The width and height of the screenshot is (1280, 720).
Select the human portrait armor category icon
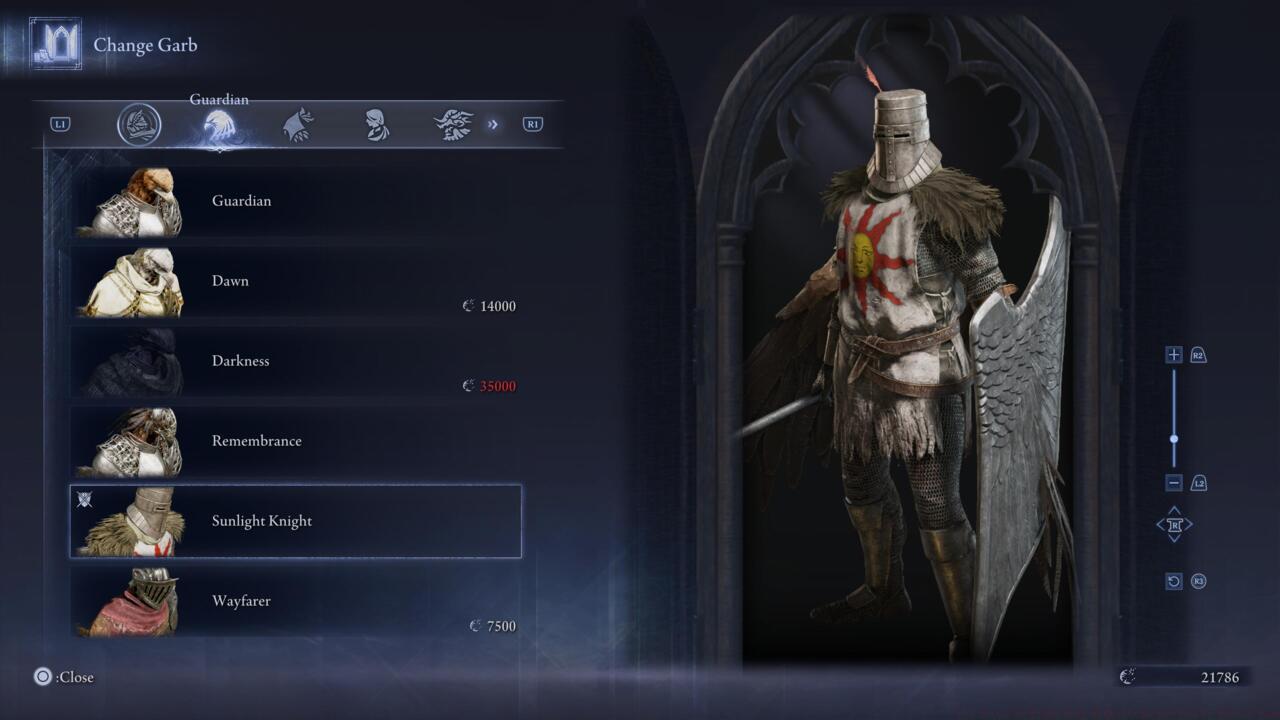coord(378,122)
